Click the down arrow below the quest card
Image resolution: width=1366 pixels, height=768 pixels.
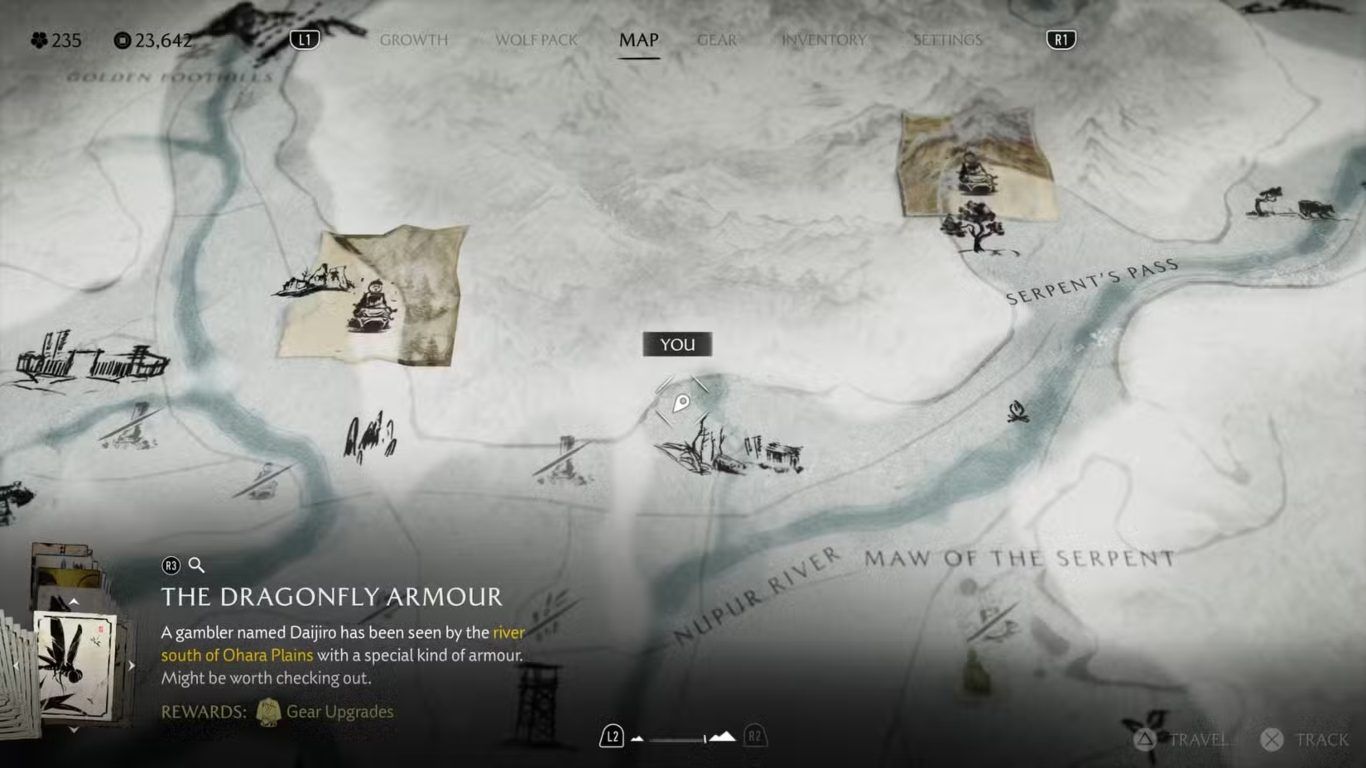(x=73, y=730)
